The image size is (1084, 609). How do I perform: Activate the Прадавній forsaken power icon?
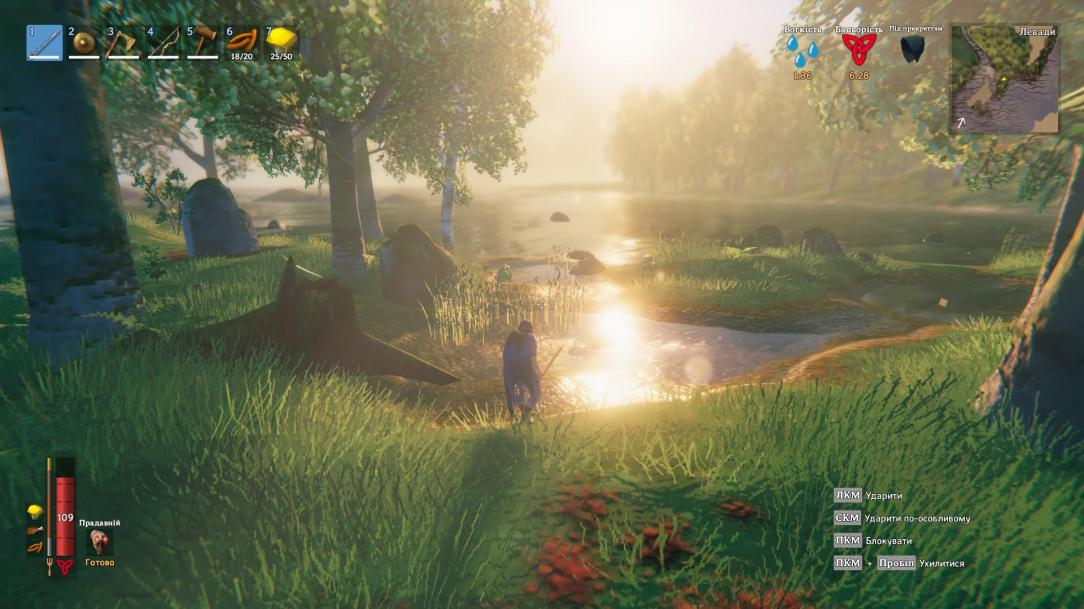(x=99, y=541)
